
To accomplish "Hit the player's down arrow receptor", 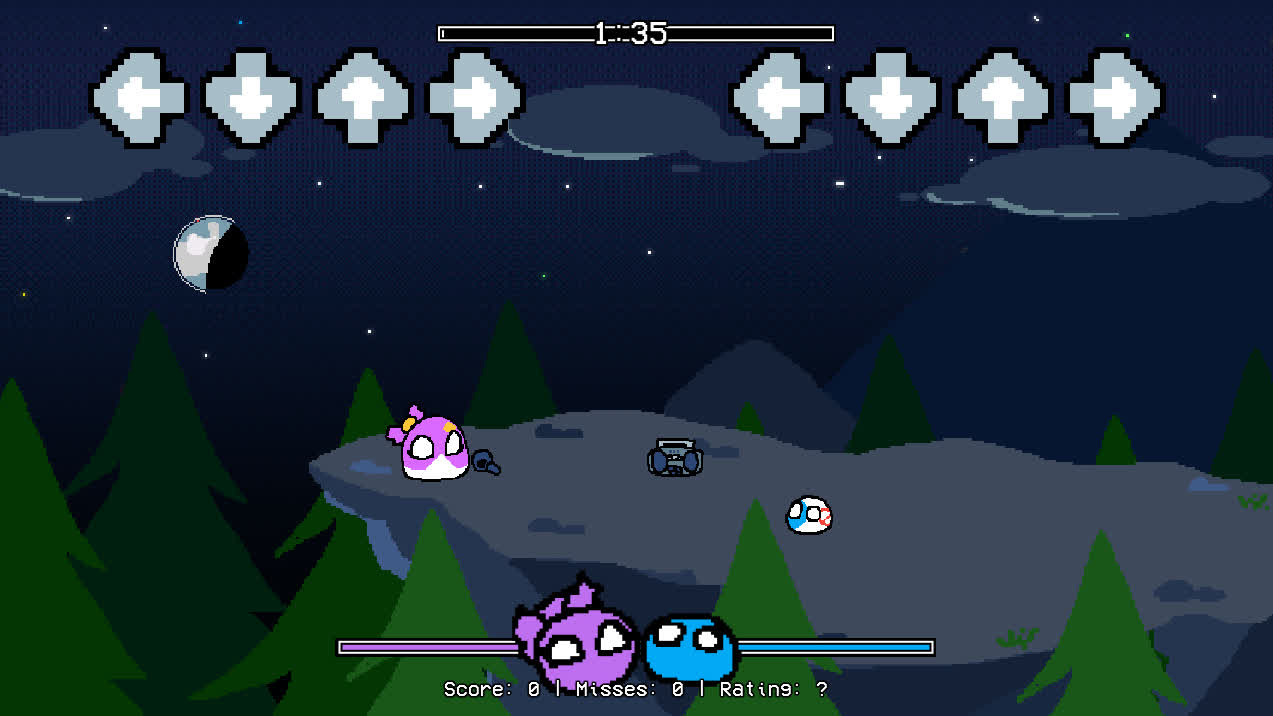I will (892, 98).
